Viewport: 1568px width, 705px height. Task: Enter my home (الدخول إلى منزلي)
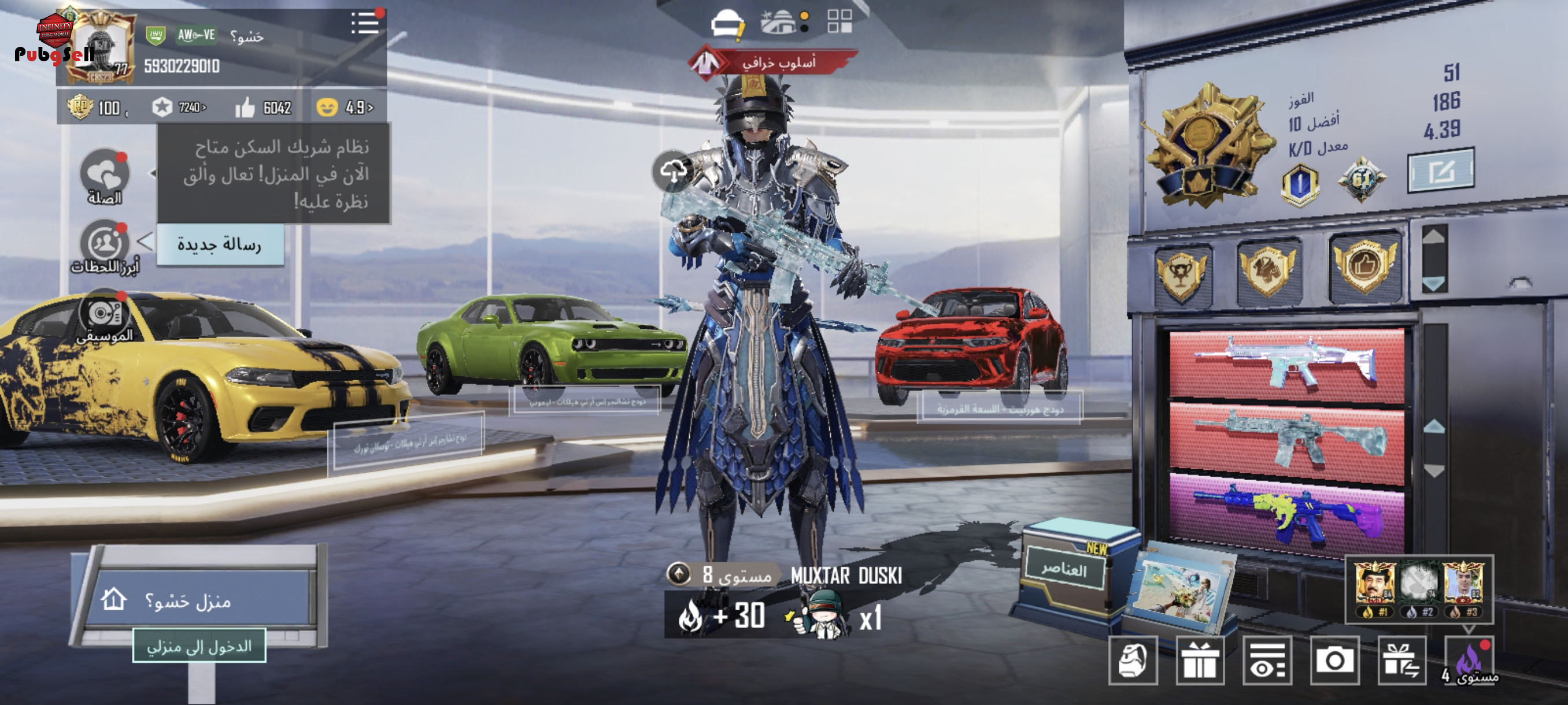199,646
